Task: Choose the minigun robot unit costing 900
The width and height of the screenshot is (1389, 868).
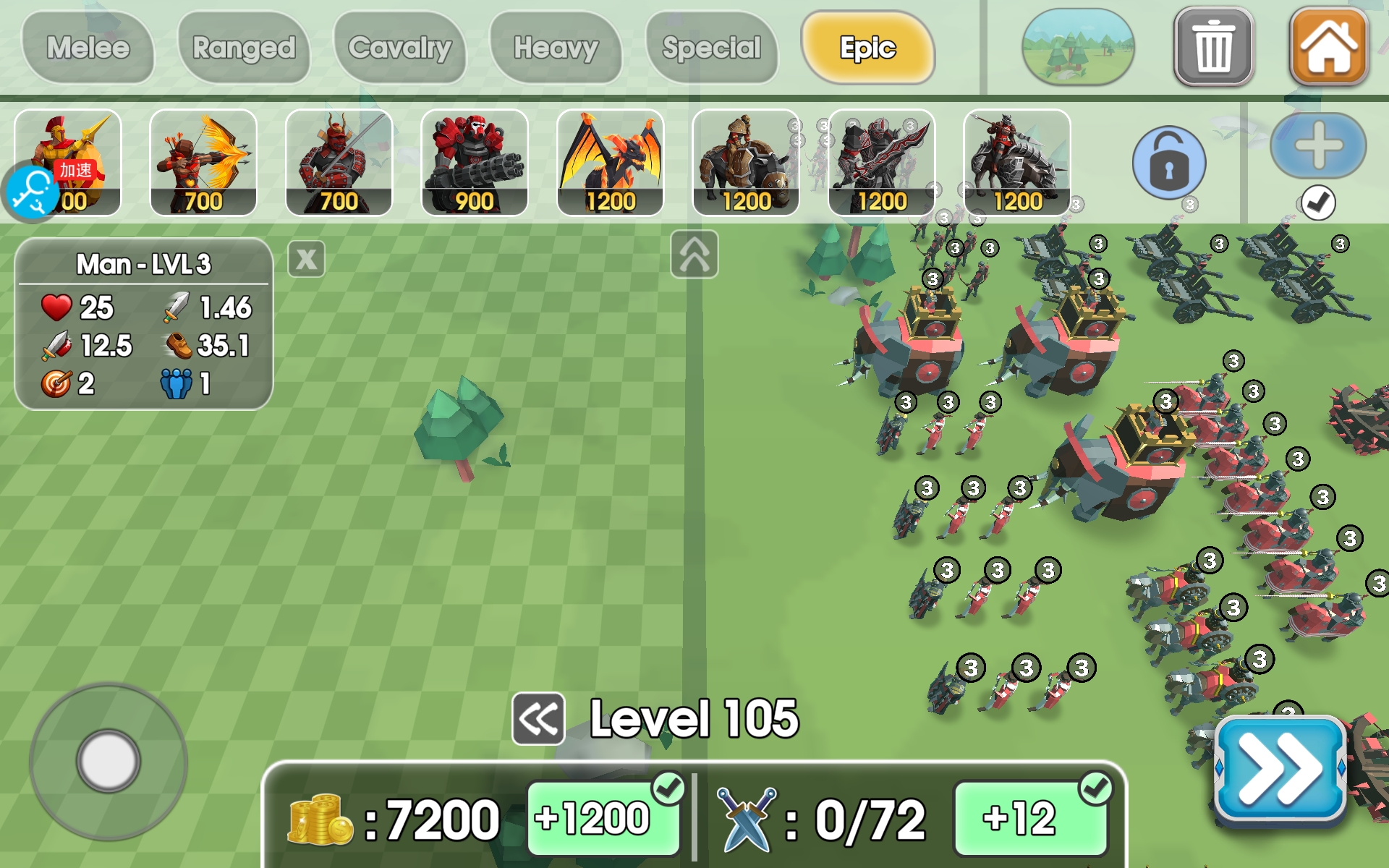Action: 475,163
